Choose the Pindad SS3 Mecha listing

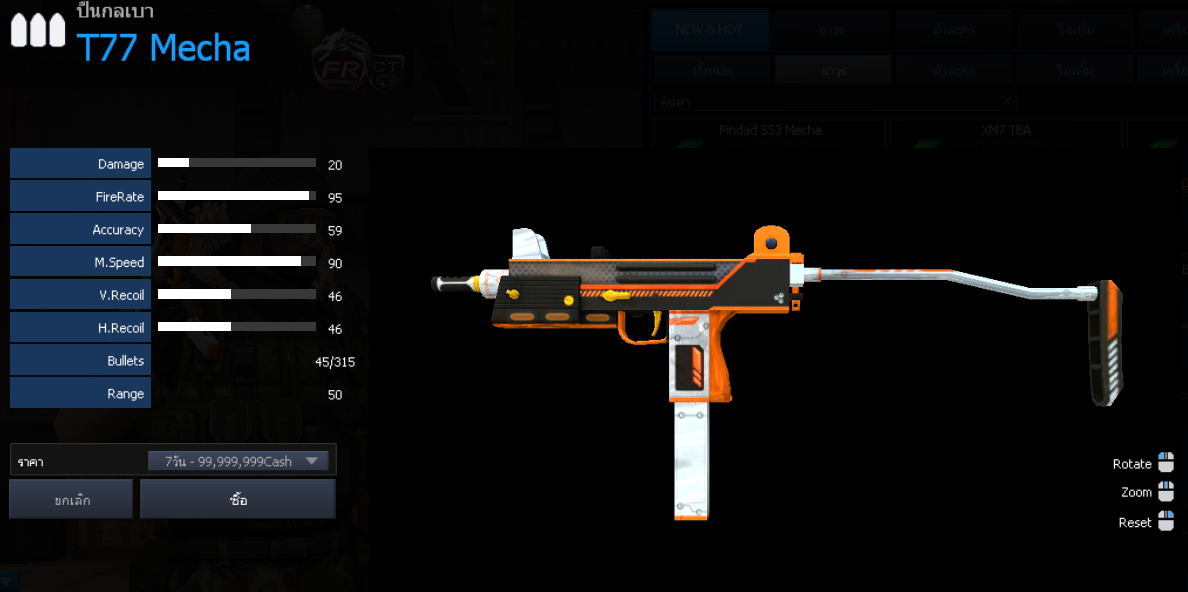pos(769,131)
